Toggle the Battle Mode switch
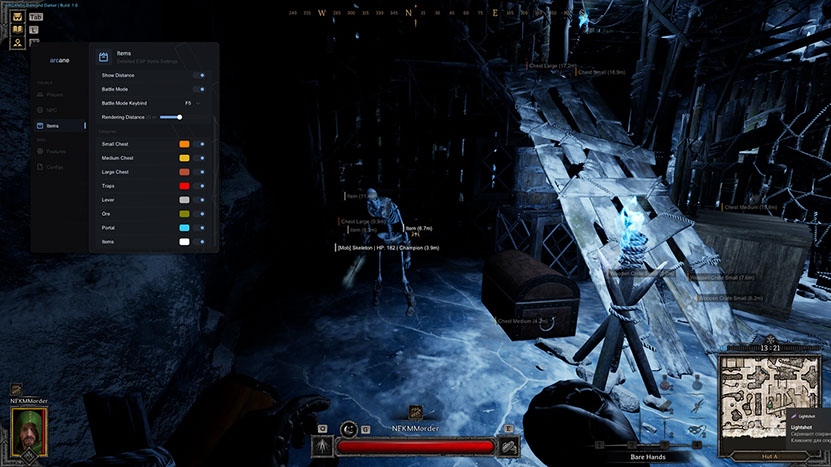831x467 pixels. pyautogui.click(x=201, y=89)
